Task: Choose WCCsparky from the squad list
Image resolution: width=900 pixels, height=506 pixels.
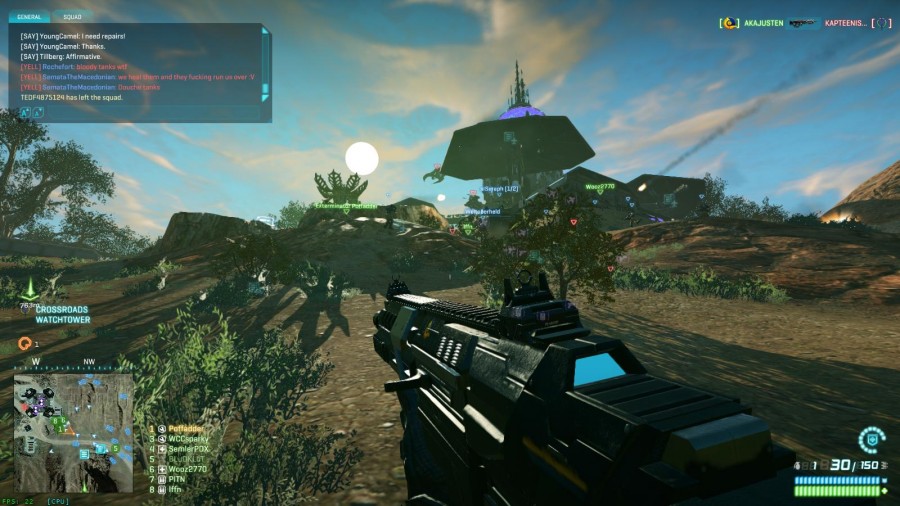Action: (187, 438)
